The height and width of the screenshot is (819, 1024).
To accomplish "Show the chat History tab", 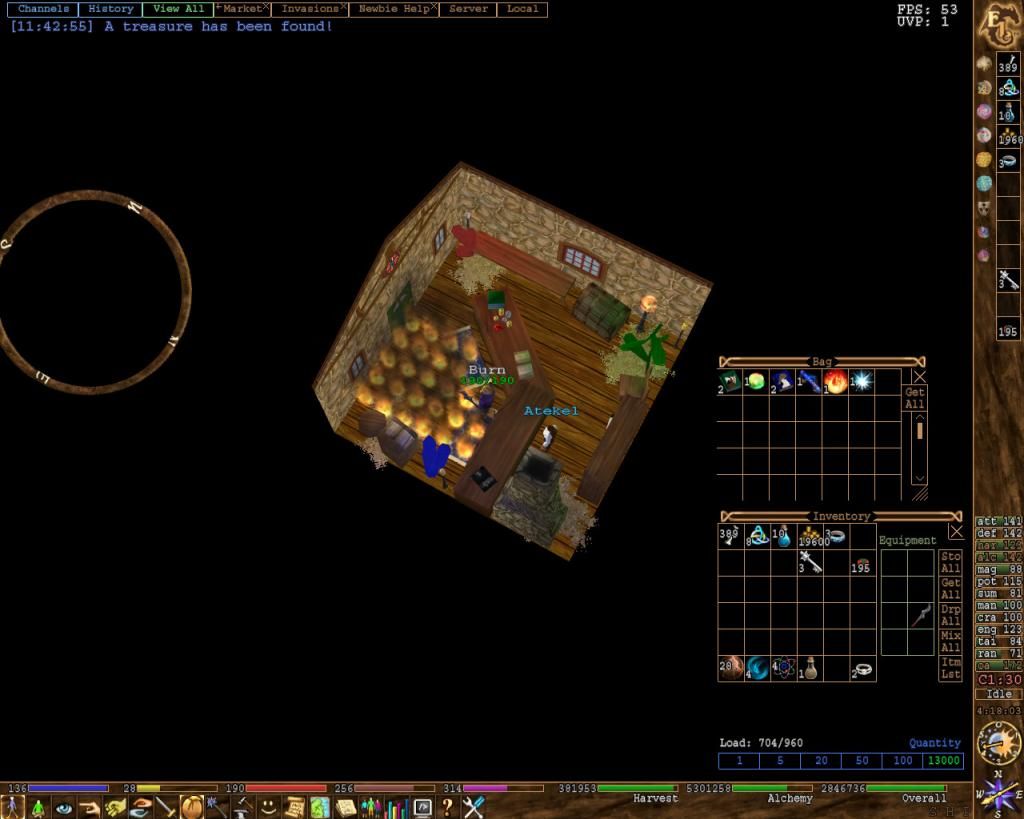I will [110, 9].
